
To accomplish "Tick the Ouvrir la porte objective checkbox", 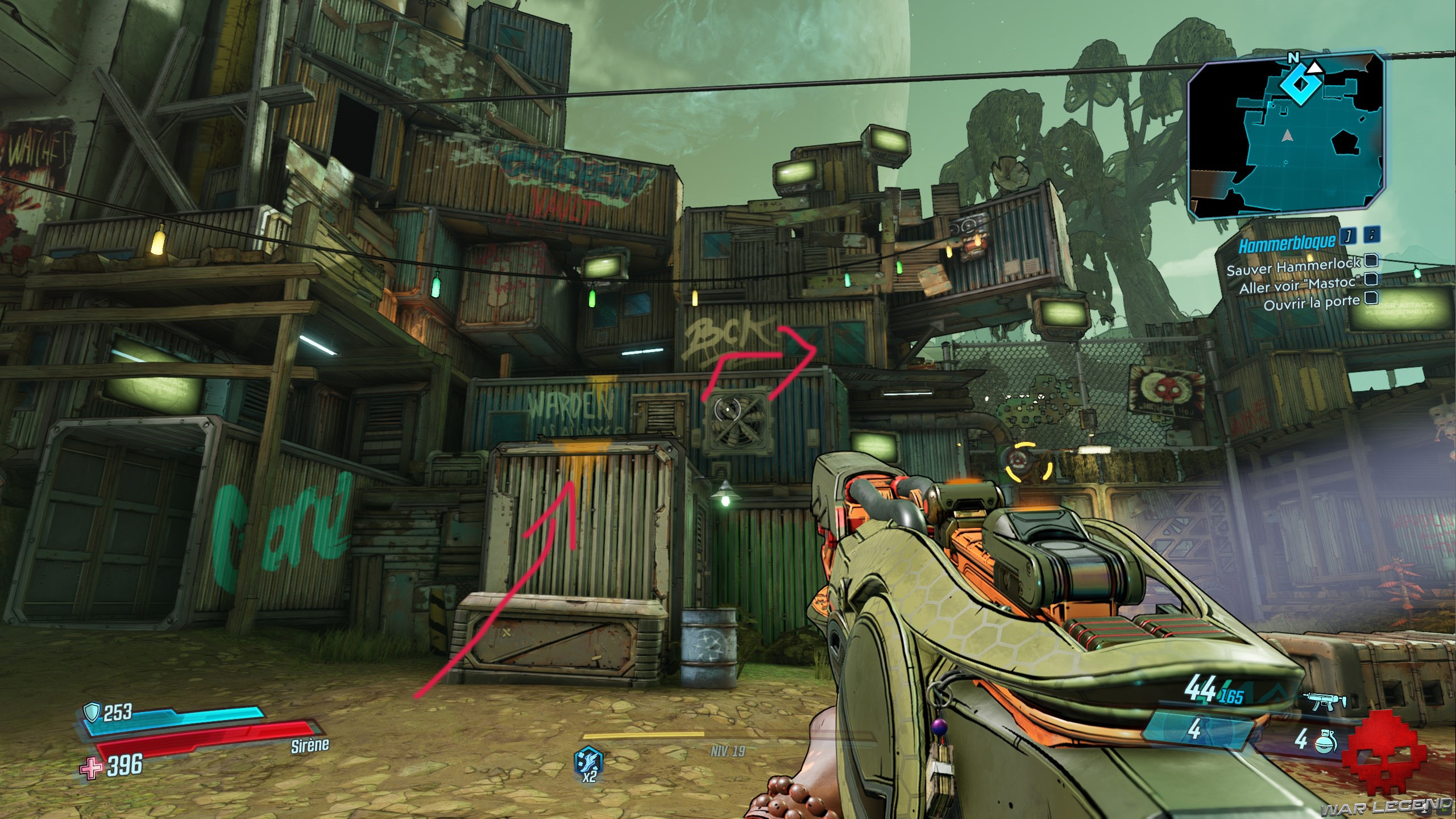I will 1371,297.
